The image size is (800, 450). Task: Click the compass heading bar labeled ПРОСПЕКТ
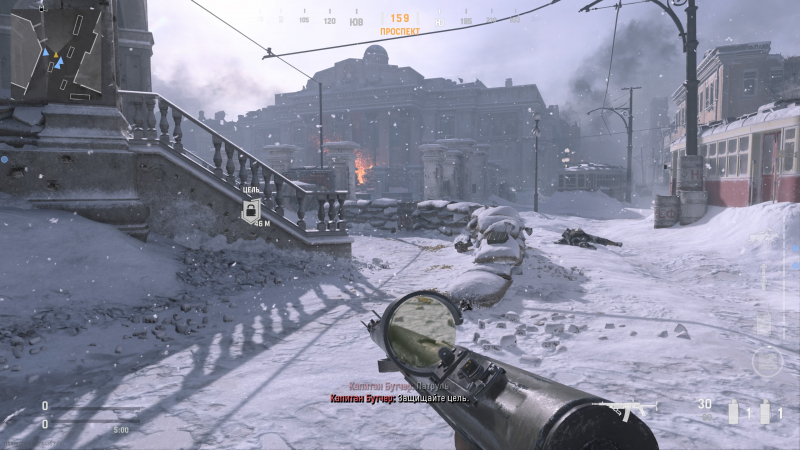[x=398, y=20]
